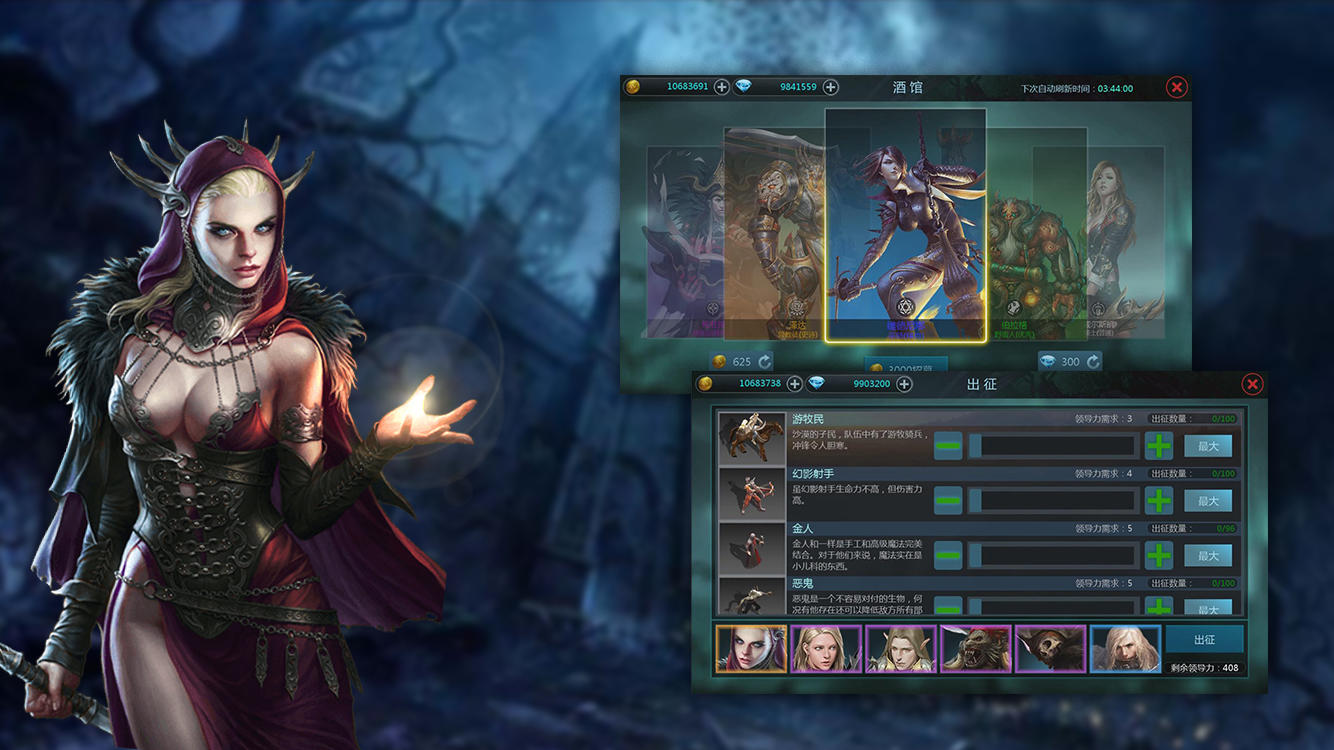Image resolution: width=1334 pixels, height=750 pixels.
Task: Select the highlighted center hero card
Action: [x=903, y=225]
